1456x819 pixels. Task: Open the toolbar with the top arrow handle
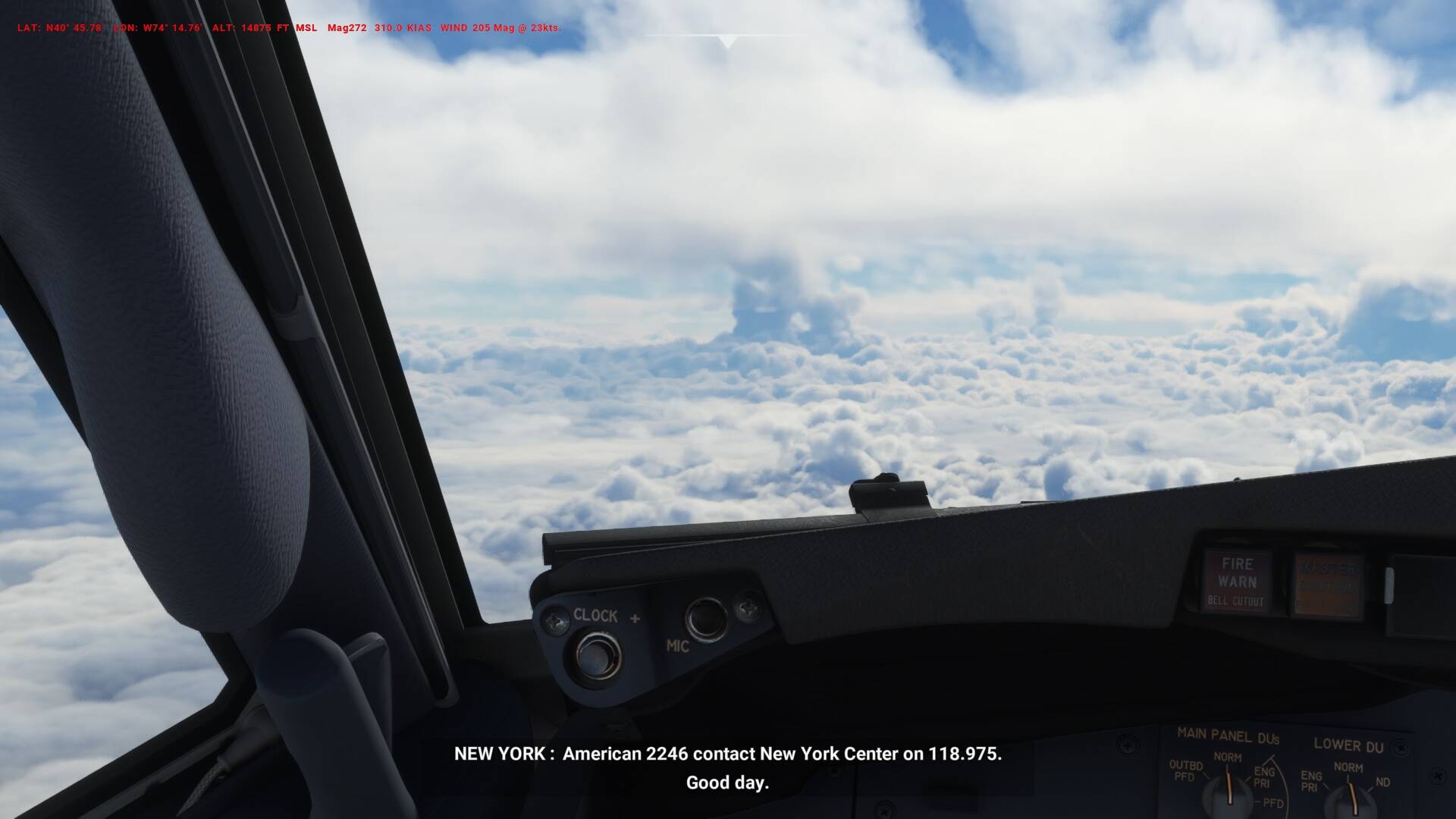(727, 42)
